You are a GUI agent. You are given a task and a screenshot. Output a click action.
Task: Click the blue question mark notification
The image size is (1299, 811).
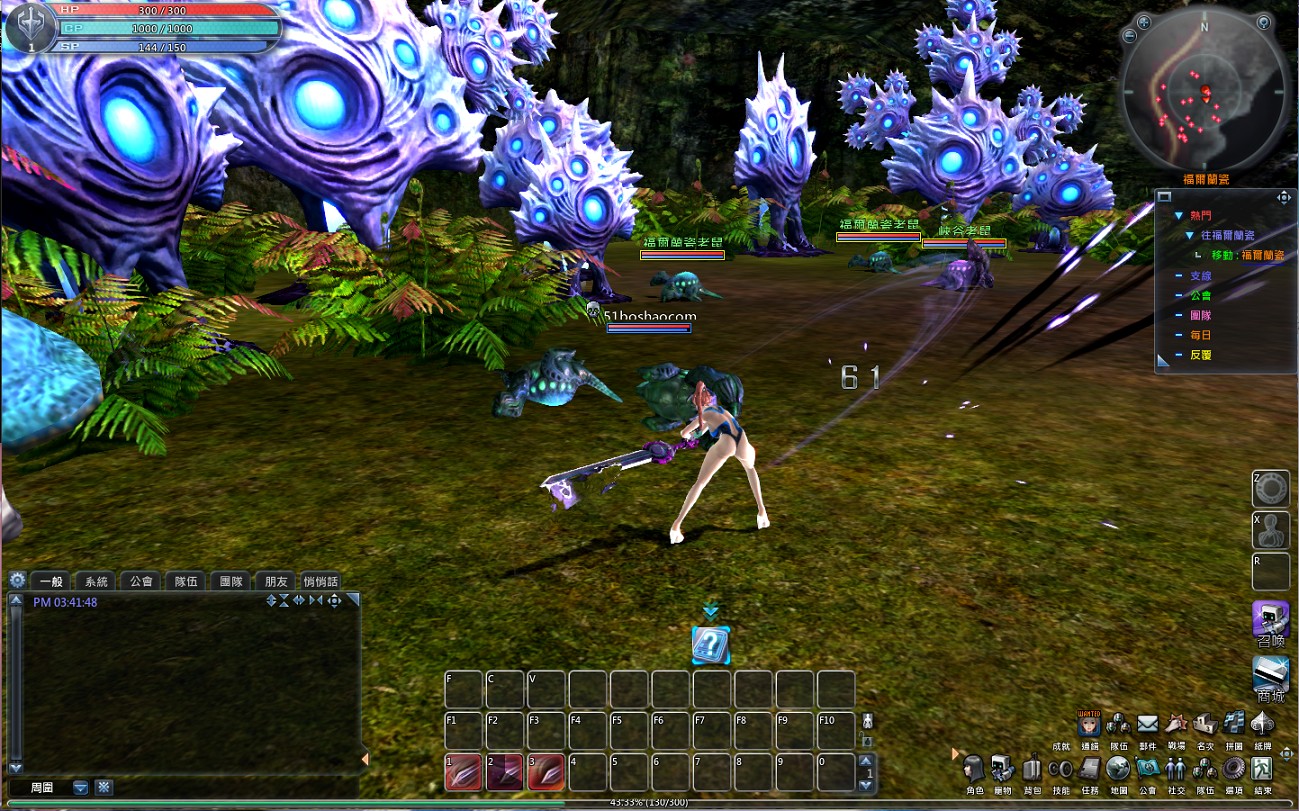coord(711,645)
